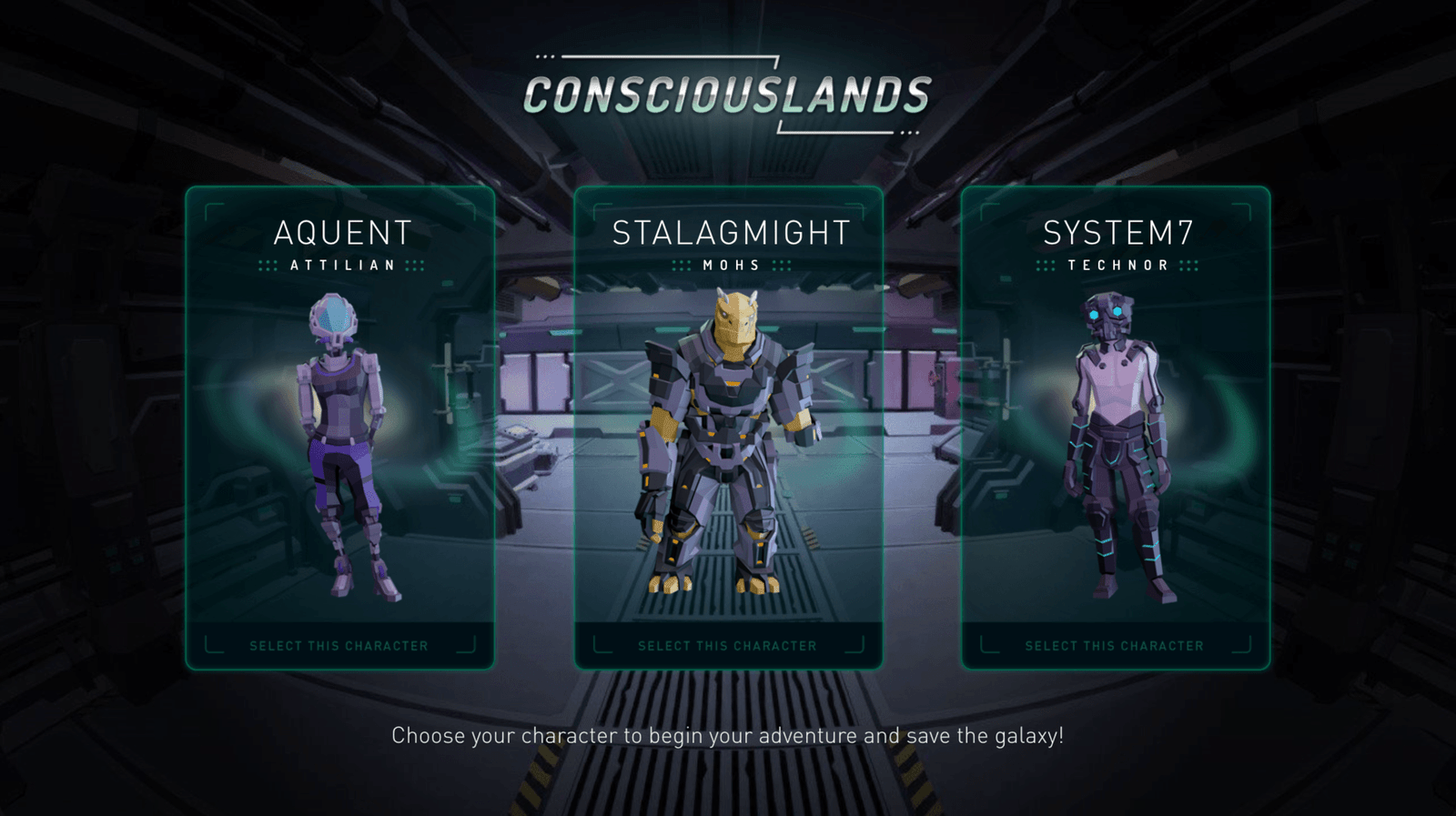Click the System7 robot figure

[x=1115, y=437]
